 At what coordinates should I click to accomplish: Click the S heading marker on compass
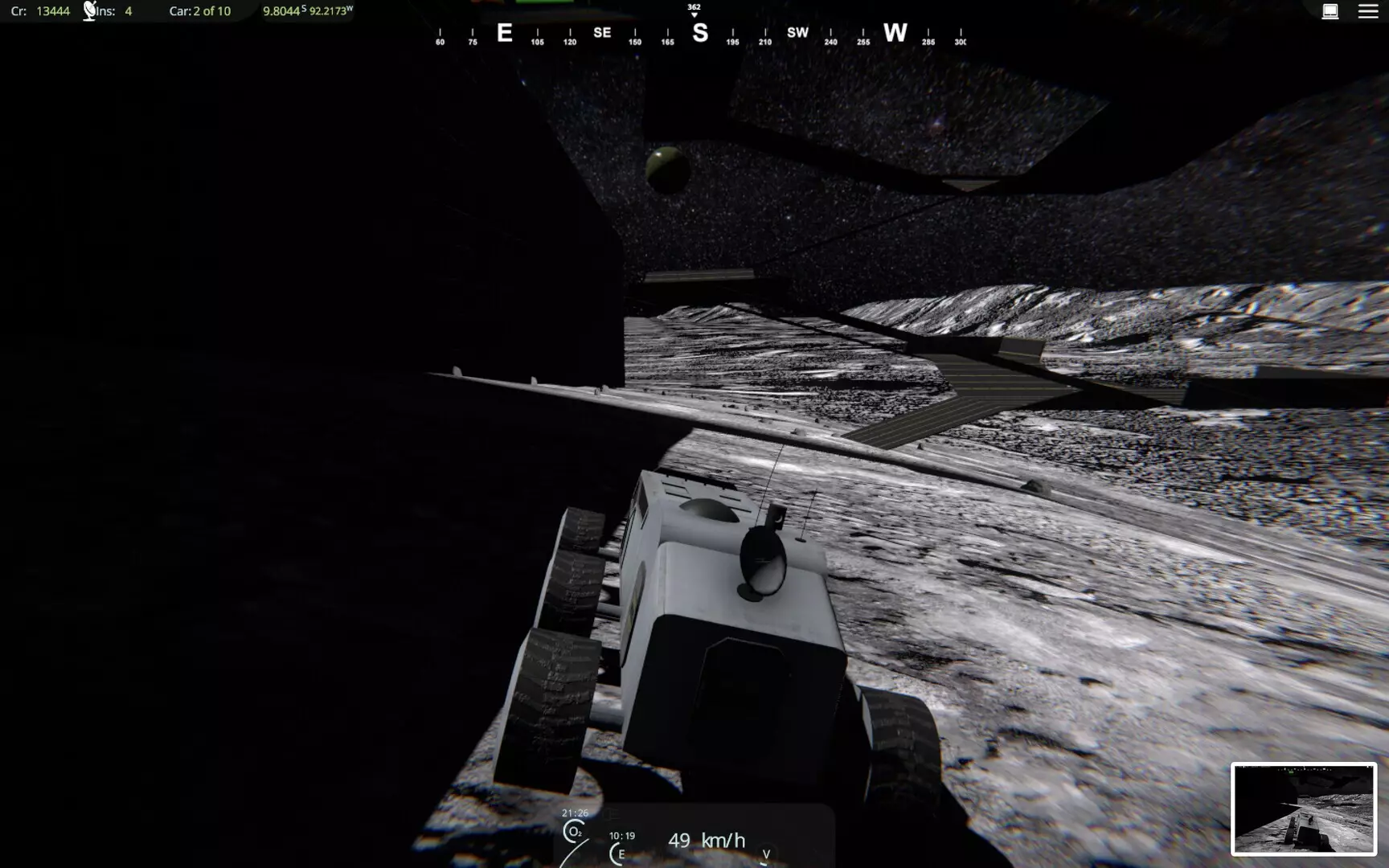(700, 33)
